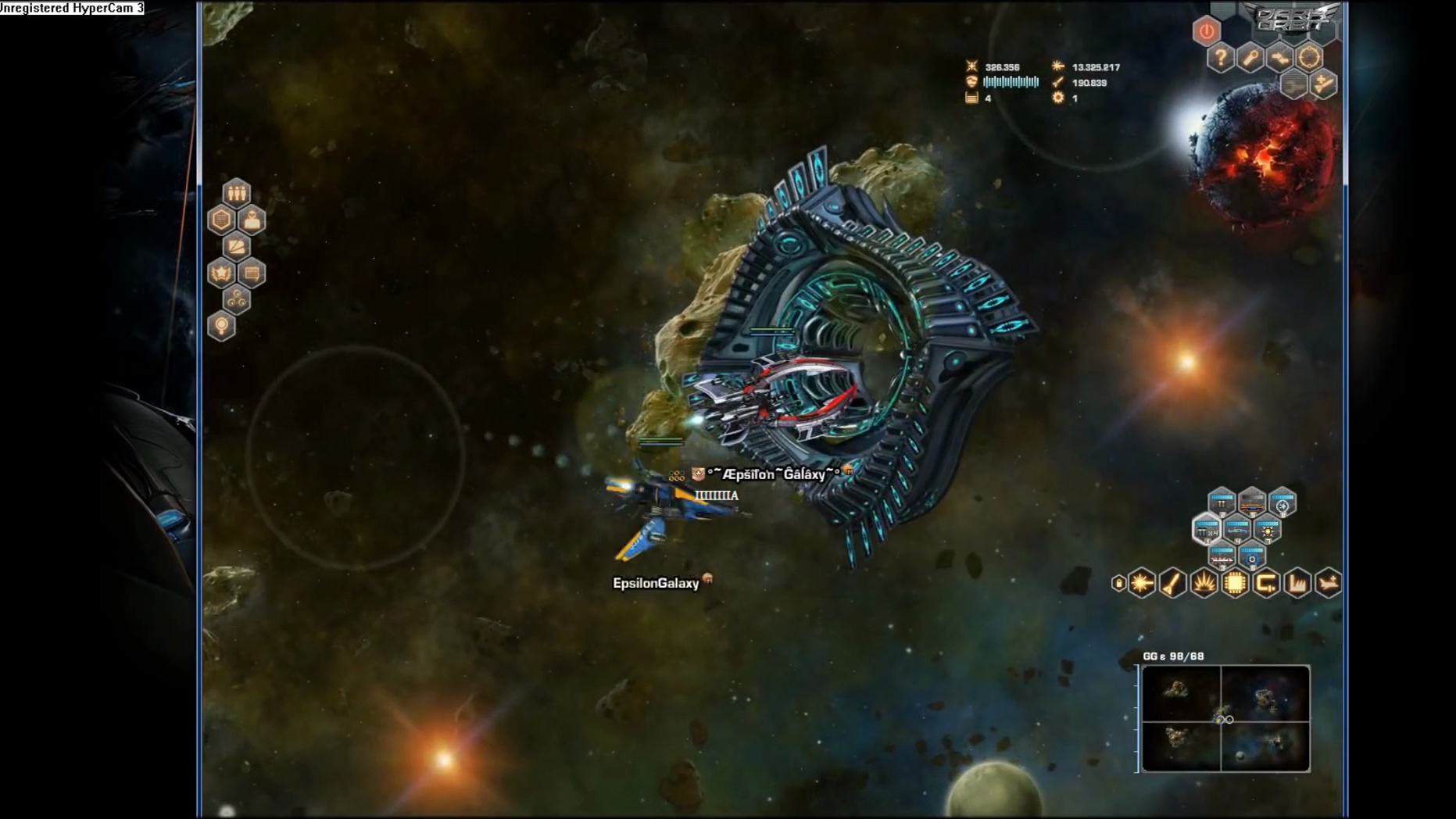Switch to the laser burst category
1456x819 pixels.
pyautogui.click(x=1142, y=583)
